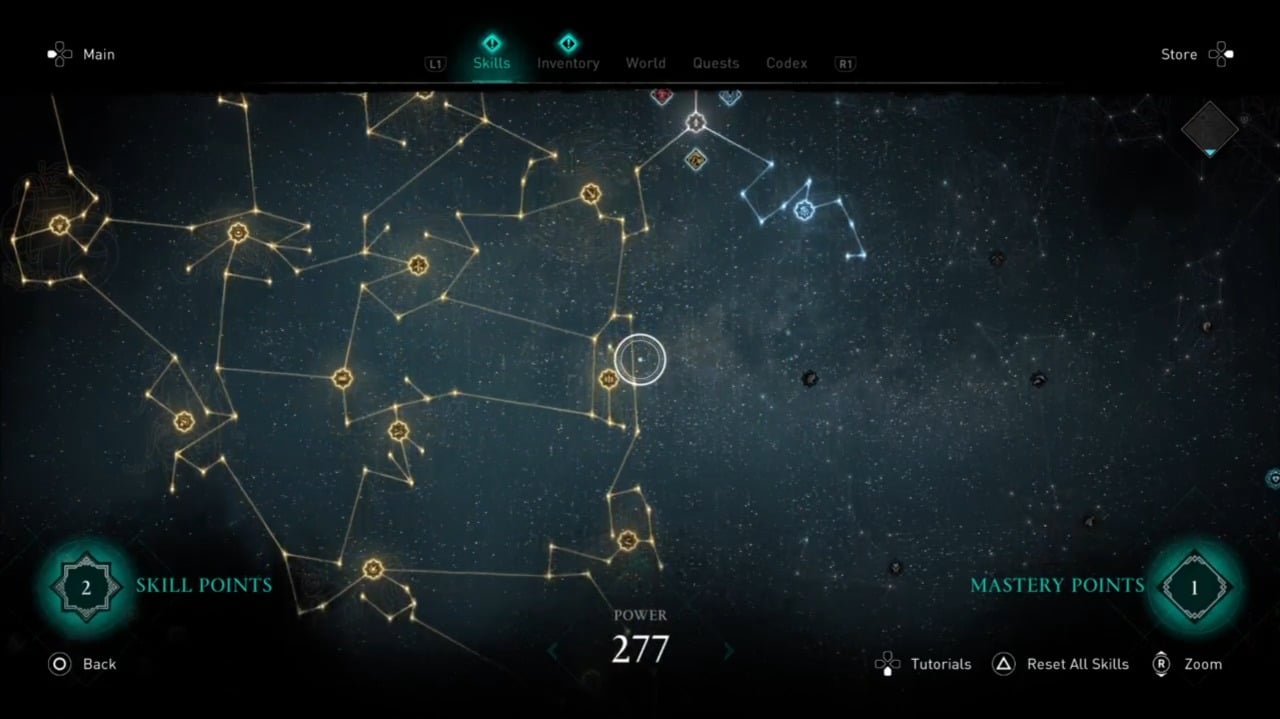Show the Codex tab
The width and height of the screenshot is (1280, 719).
[x=786, y=63]
